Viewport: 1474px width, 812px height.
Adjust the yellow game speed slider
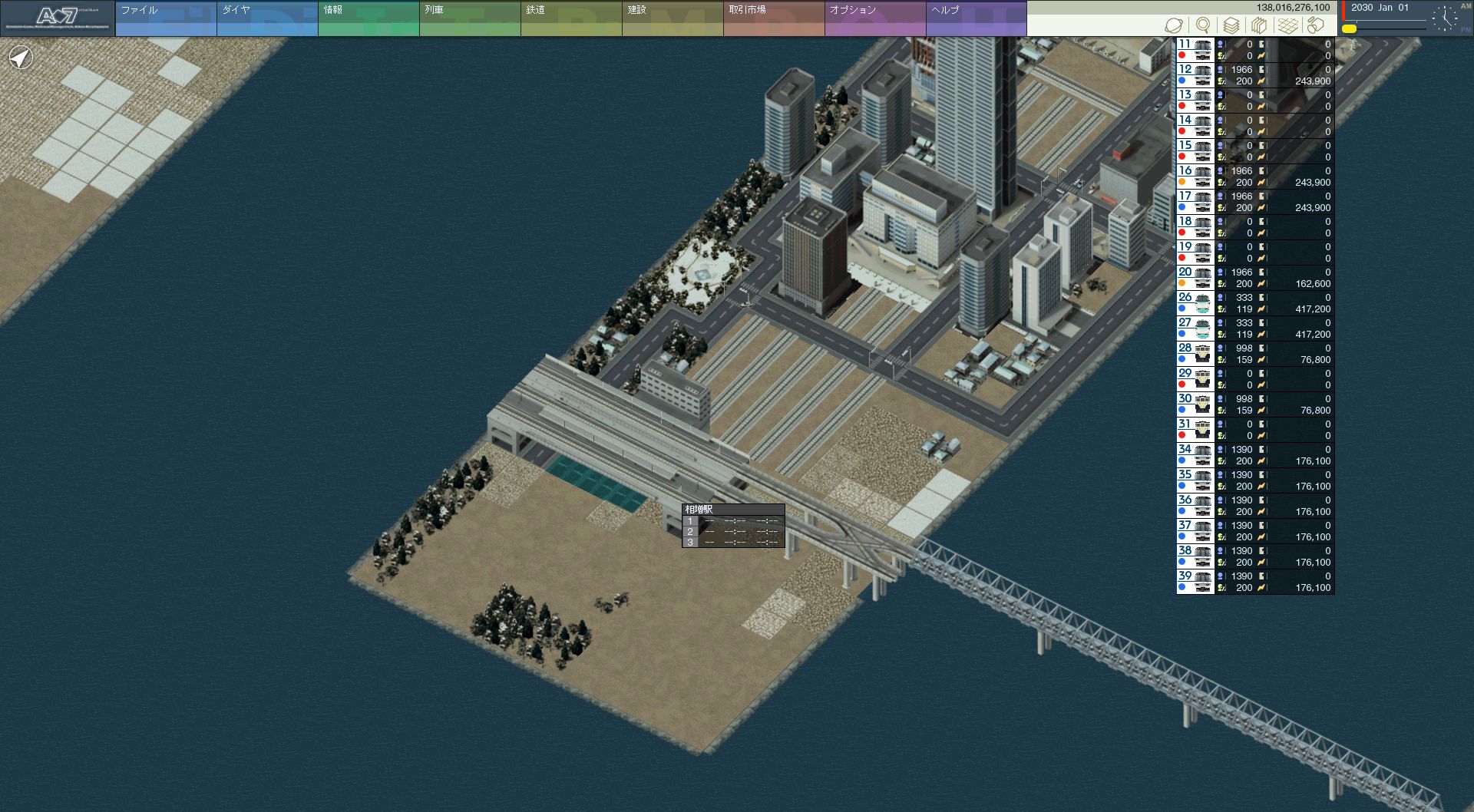pyautogui.click(x=1350, y=28)
